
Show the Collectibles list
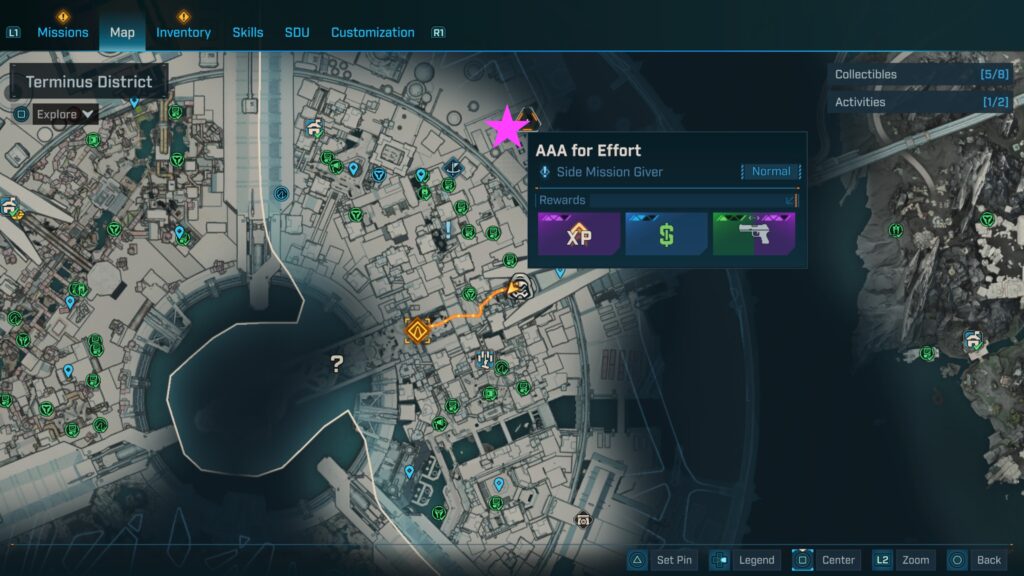pyautogui.click(x=920, y=74)
